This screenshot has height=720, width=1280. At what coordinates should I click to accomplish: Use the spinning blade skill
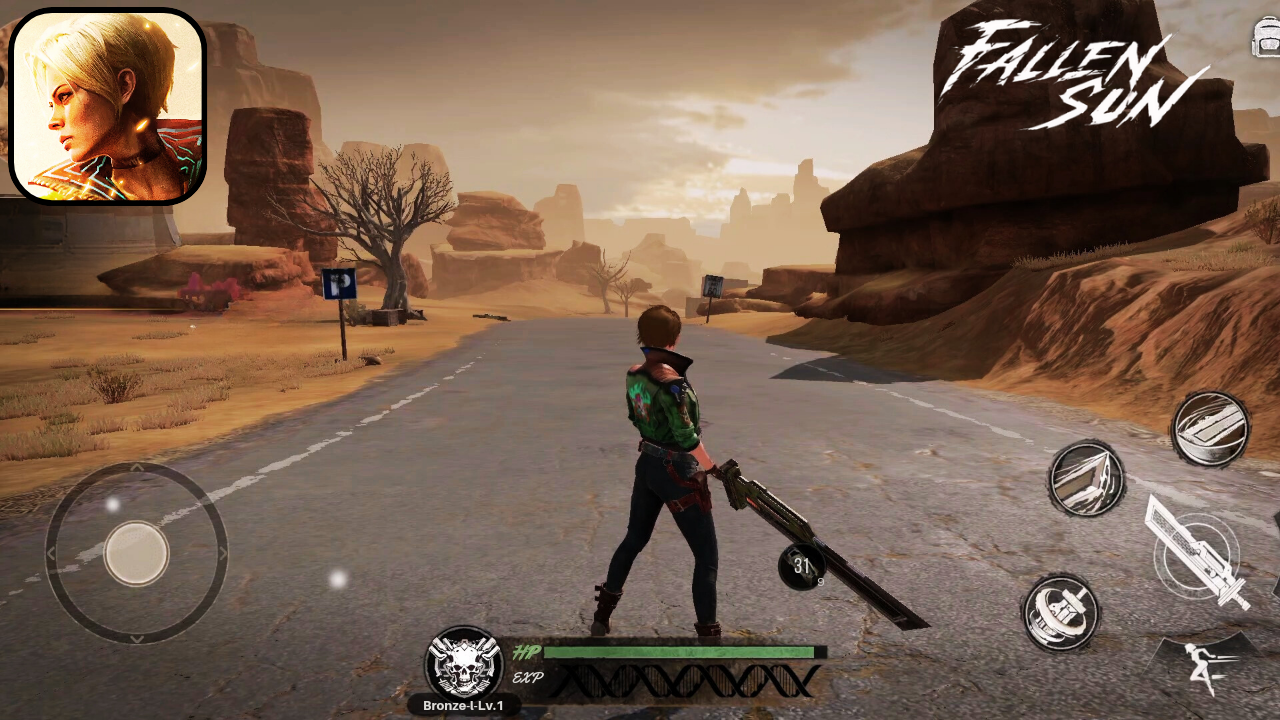1061,612
